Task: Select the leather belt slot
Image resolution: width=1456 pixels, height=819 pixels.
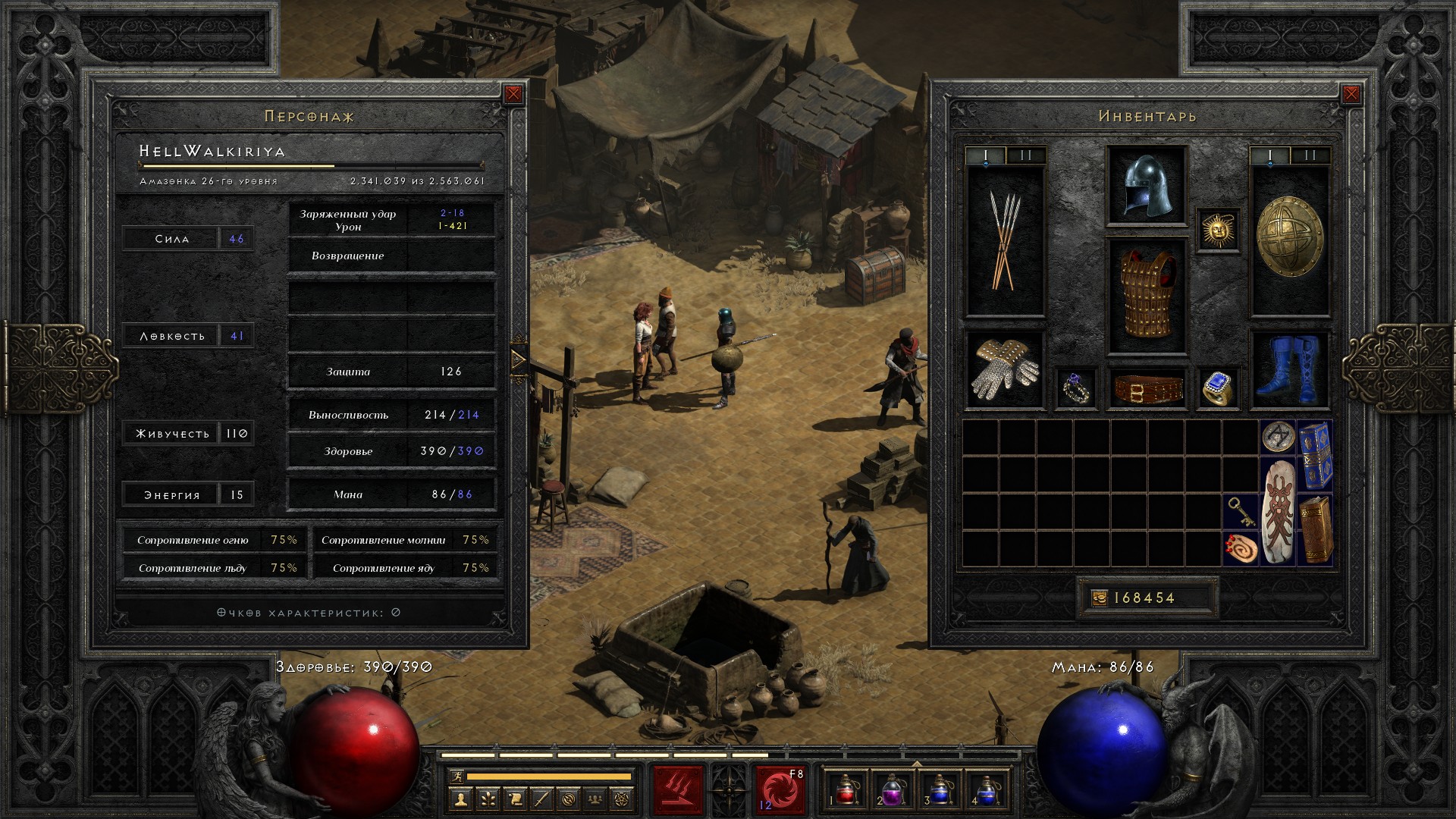Action: (x=1147, y=388)
